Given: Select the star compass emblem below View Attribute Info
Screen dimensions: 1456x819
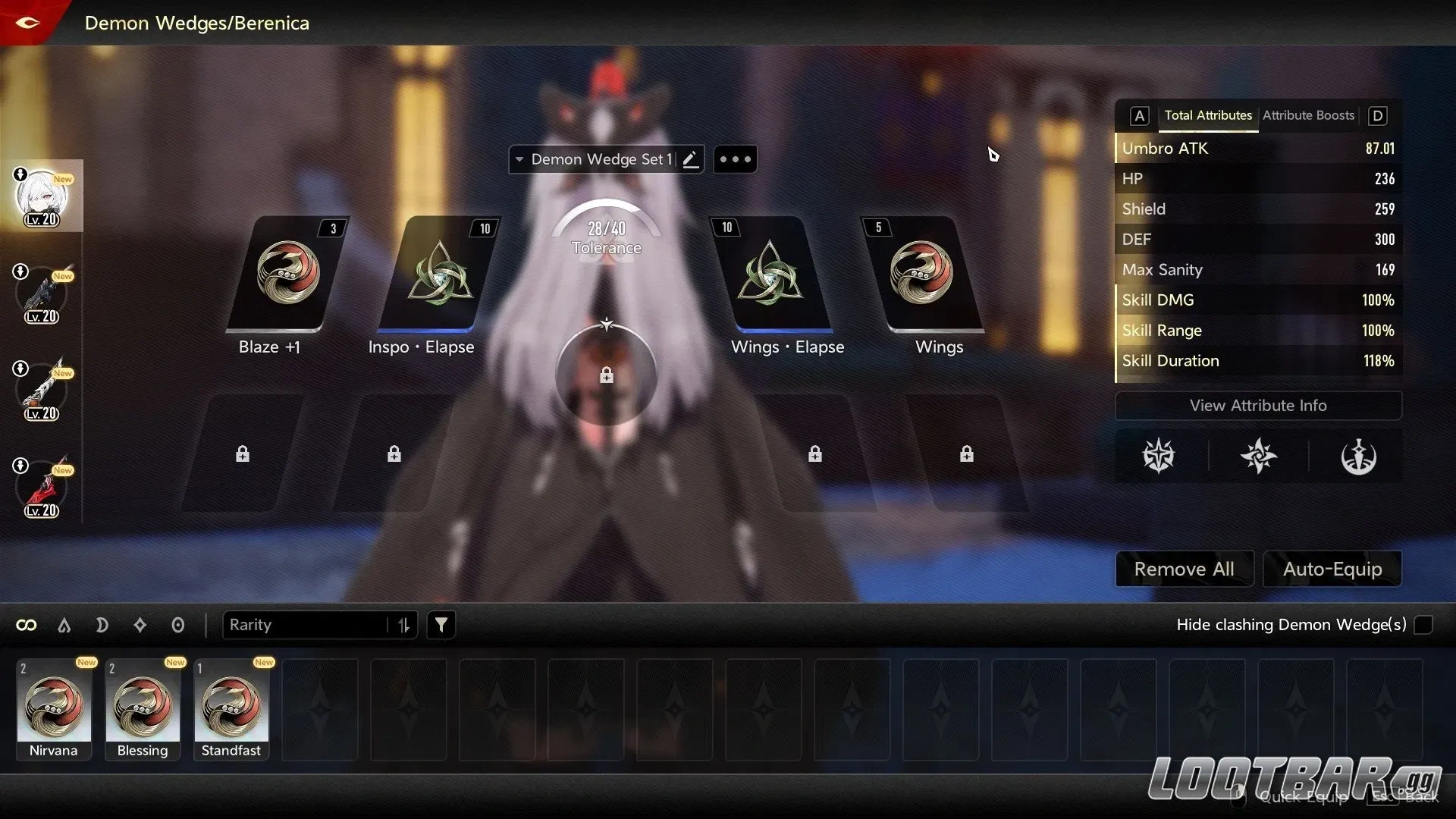Looking at the screenshot, I should (1159, 456).
